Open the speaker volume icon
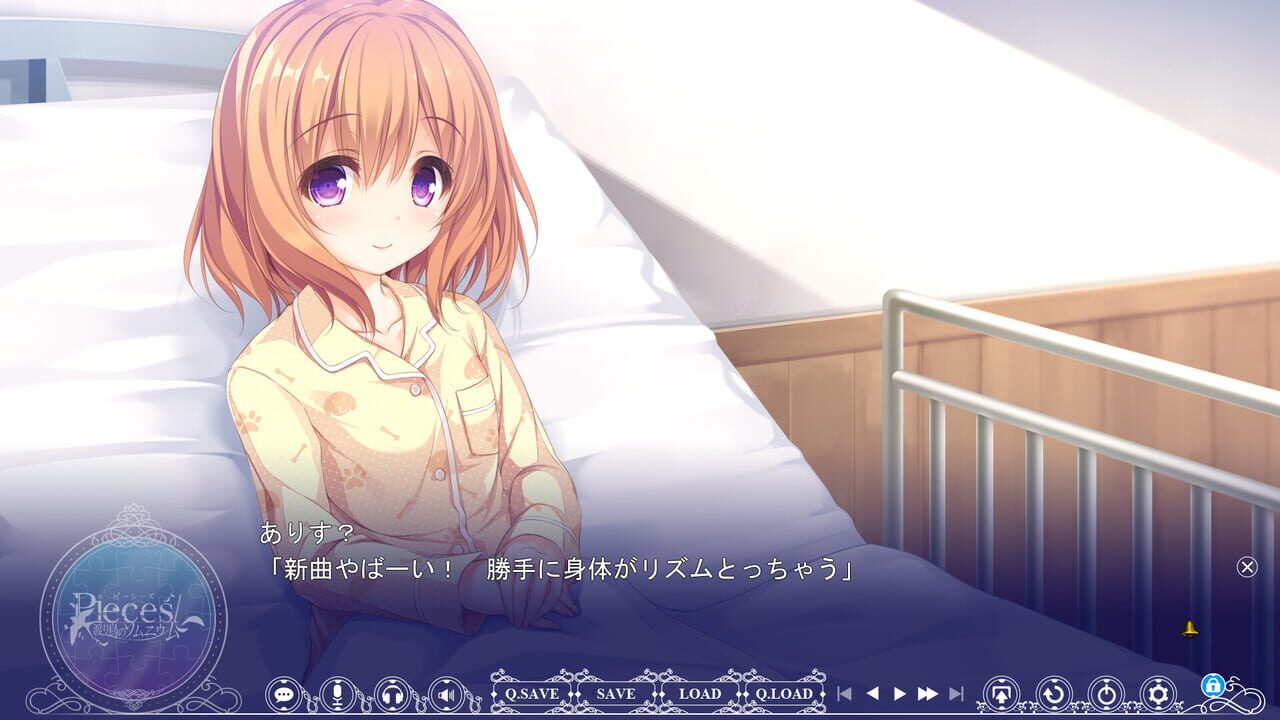Image resolution: width=1280 pixels, height=720 pixels. coord(444,693)
